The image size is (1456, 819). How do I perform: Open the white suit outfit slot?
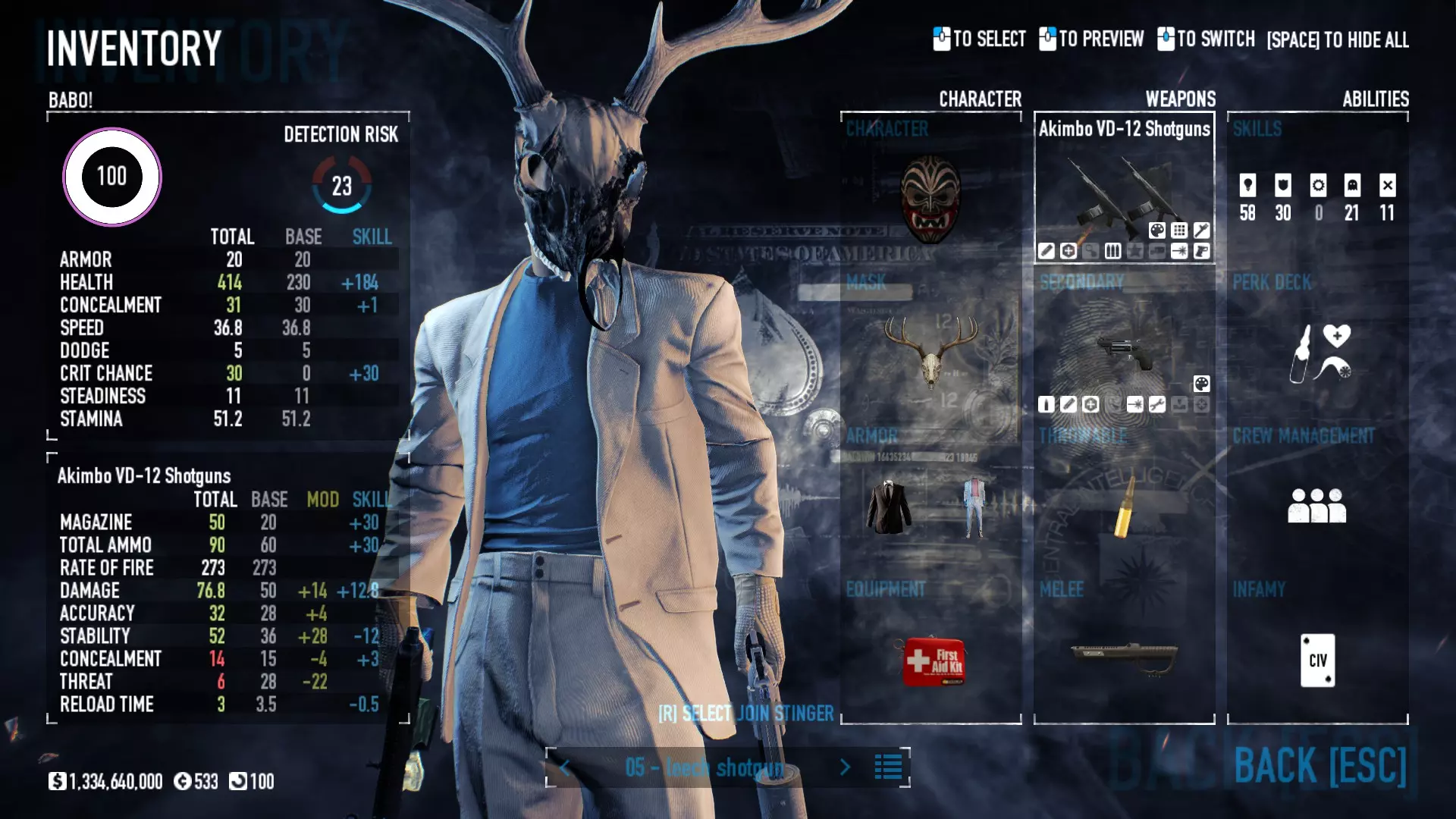[974, 507]
